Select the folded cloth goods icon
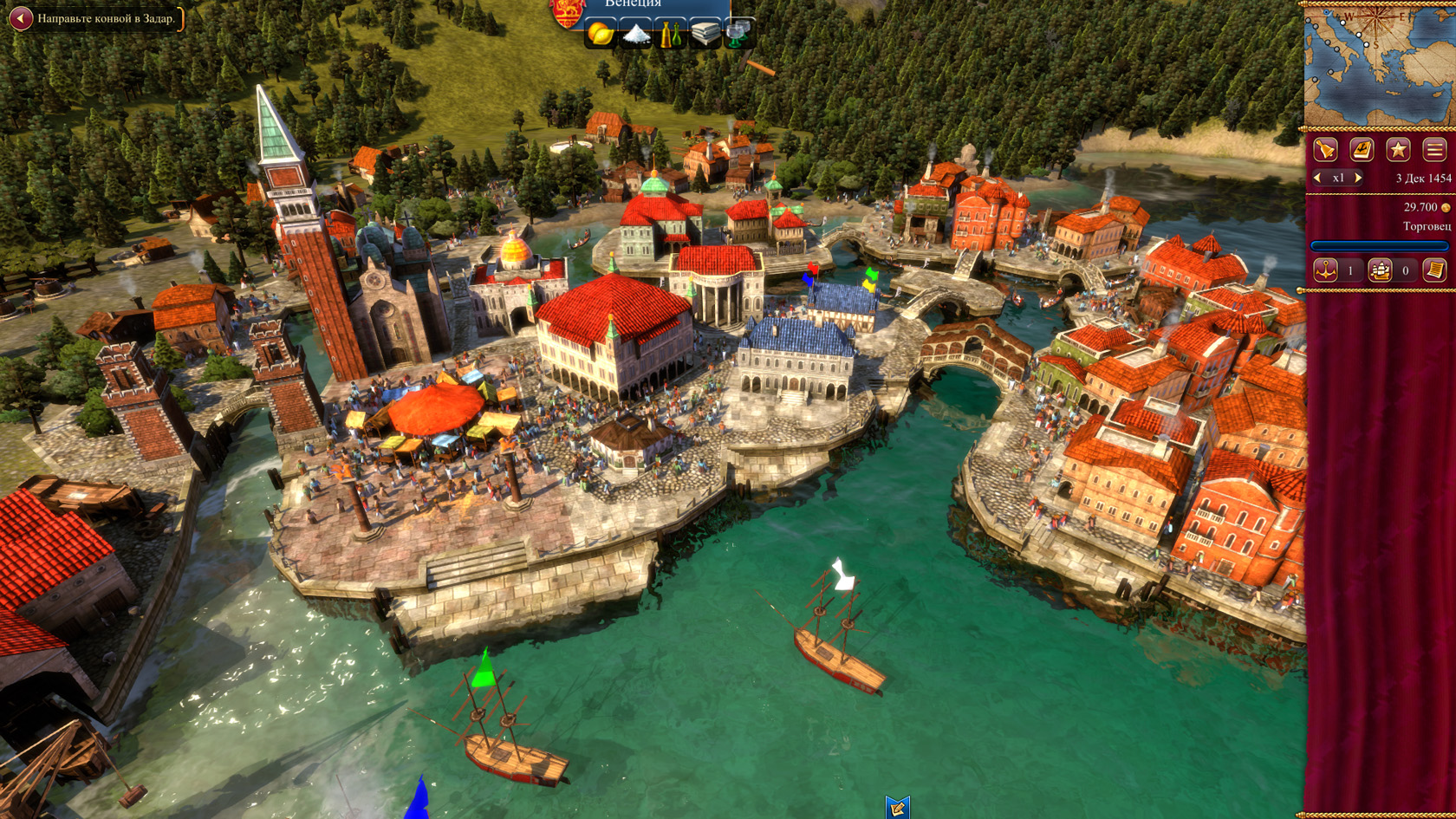Image resolution: width=1456 pixels, height=819 pixels. tap(705, 34)
